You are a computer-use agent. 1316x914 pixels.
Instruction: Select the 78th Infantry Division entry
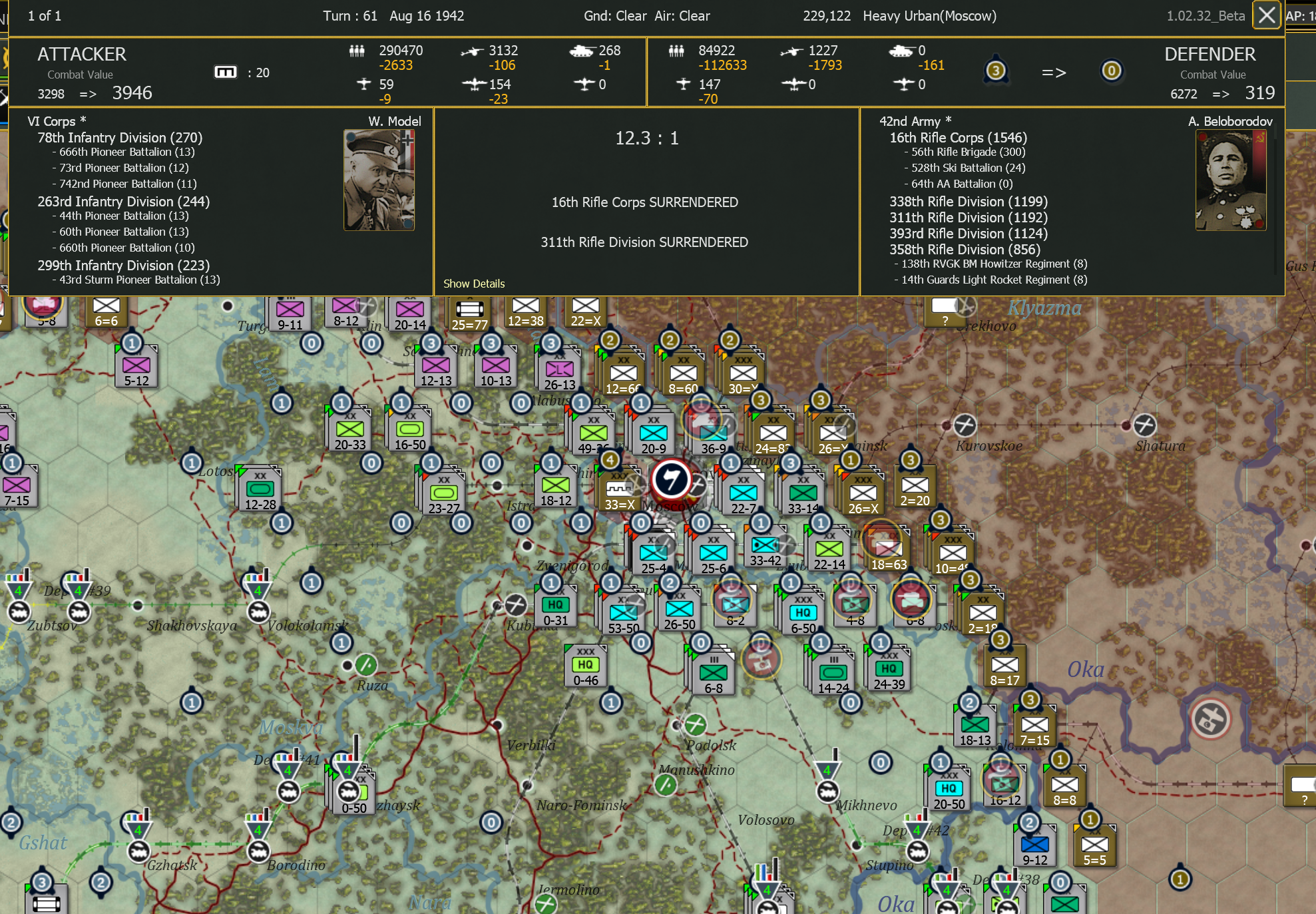click(x=120, y=138)
